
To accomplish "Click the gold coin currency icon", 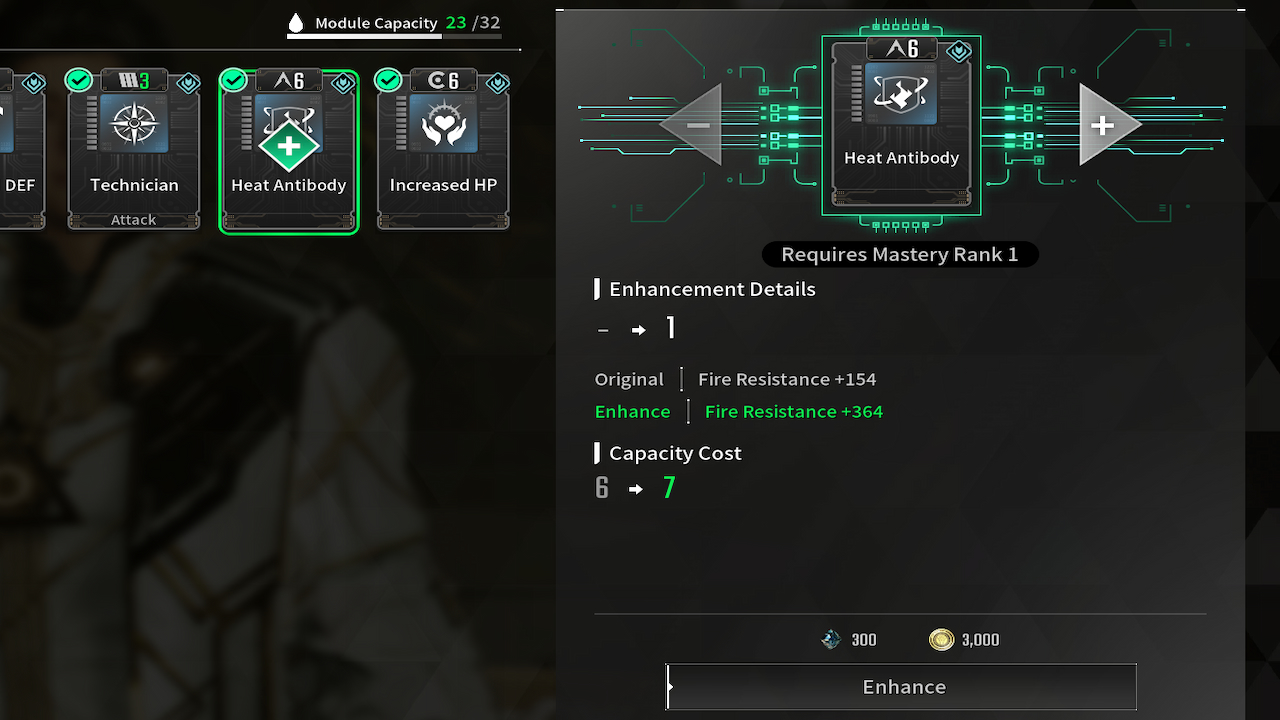I will 941,639.
